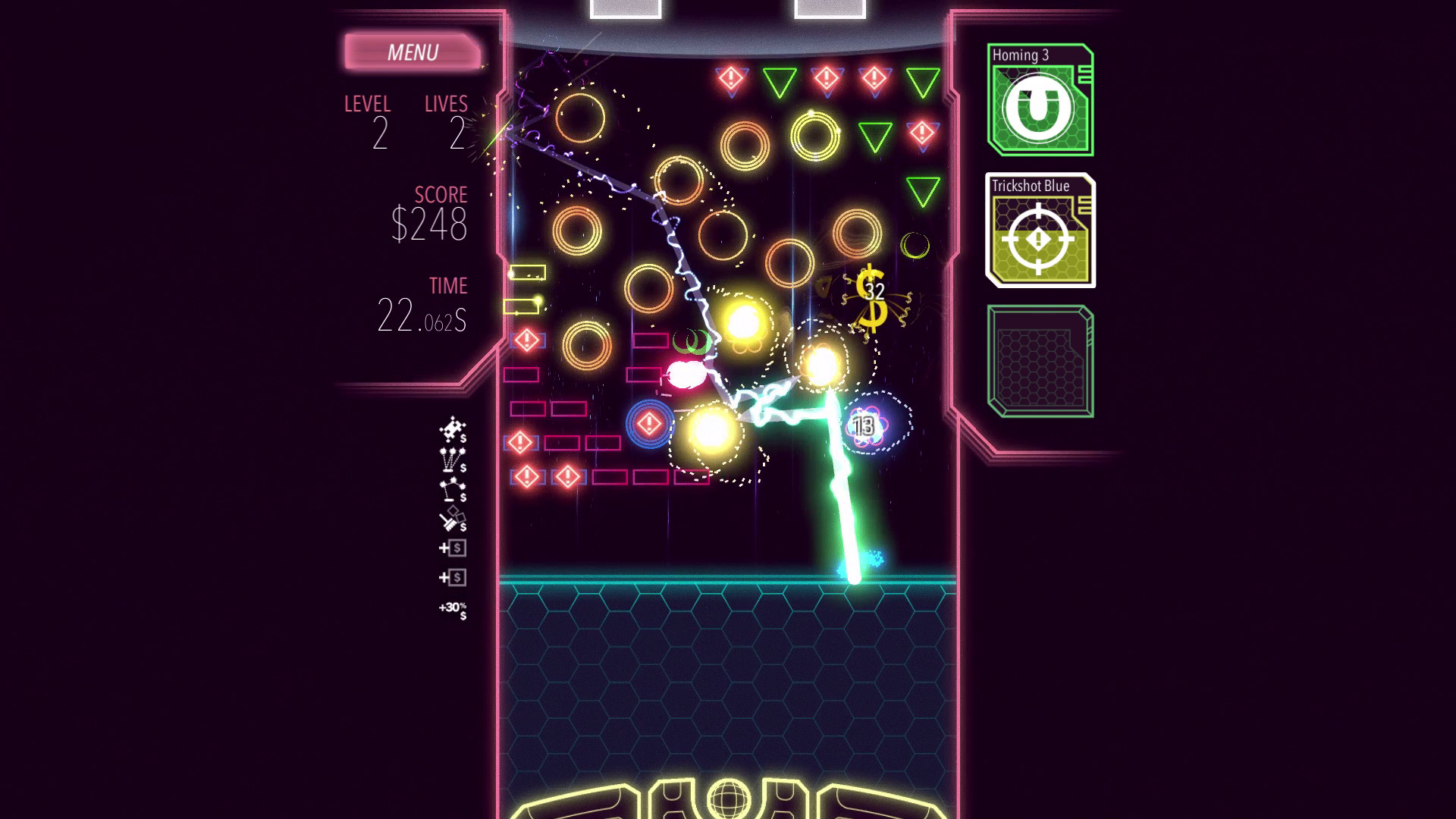Click the second +$ cash bonus icon

[x=453, y=576]
